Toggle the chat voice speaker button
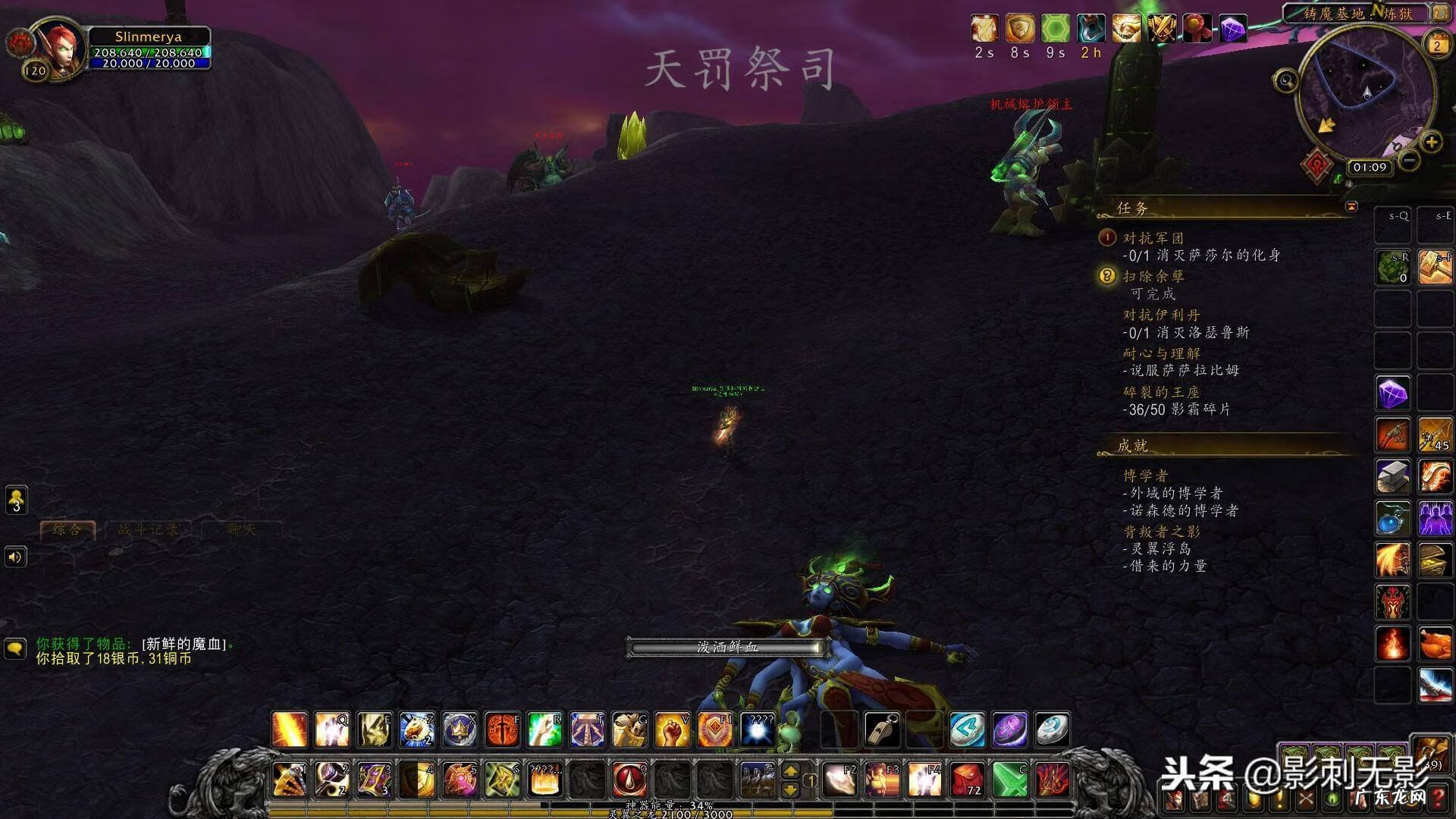This screenshot has height=819, width=1456. 15,557
